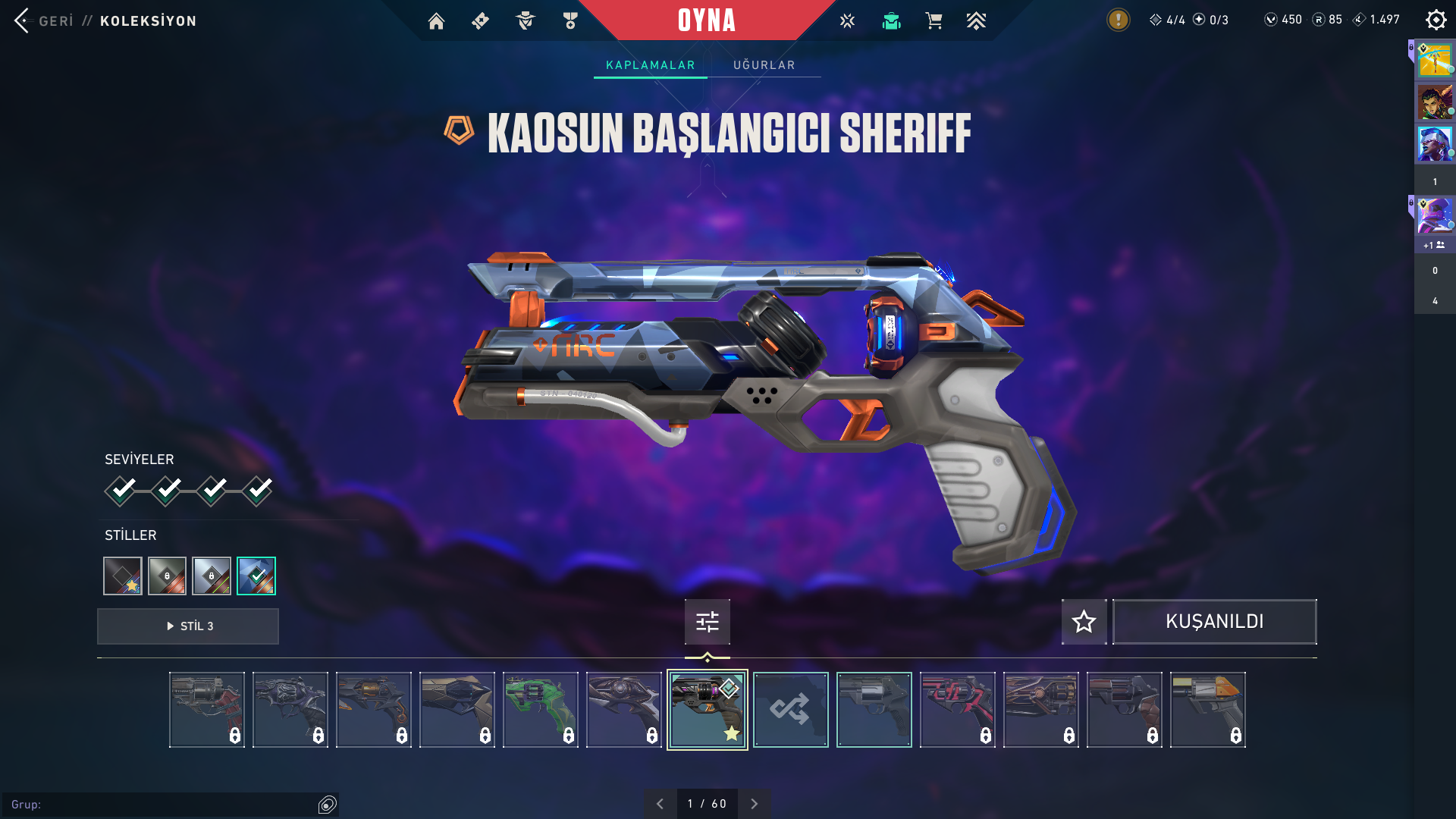Open the skin filter sliders button

click(x=707, y=622)
